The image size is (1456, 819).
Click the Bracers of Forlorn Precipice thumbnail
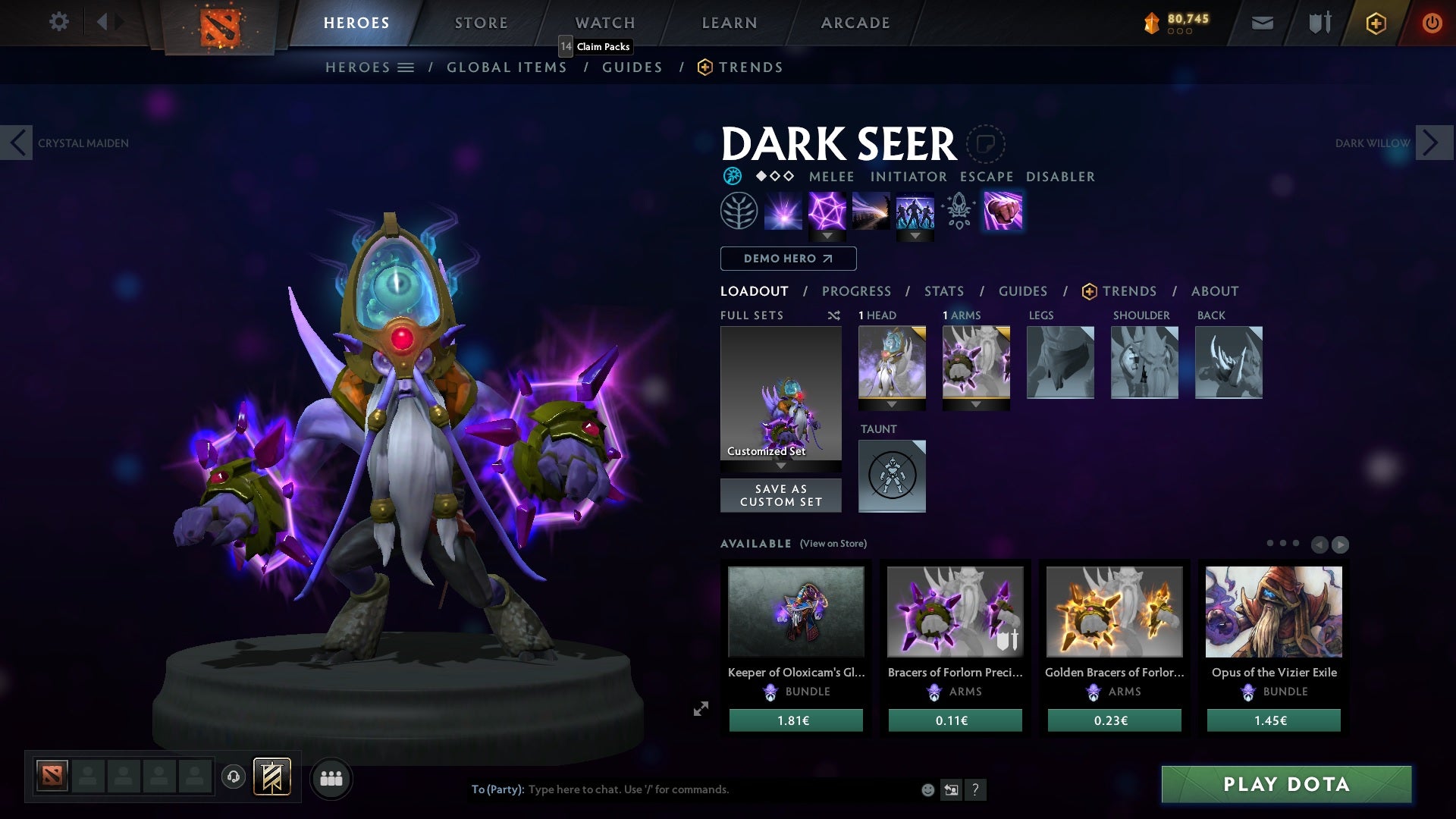(954, 611)
